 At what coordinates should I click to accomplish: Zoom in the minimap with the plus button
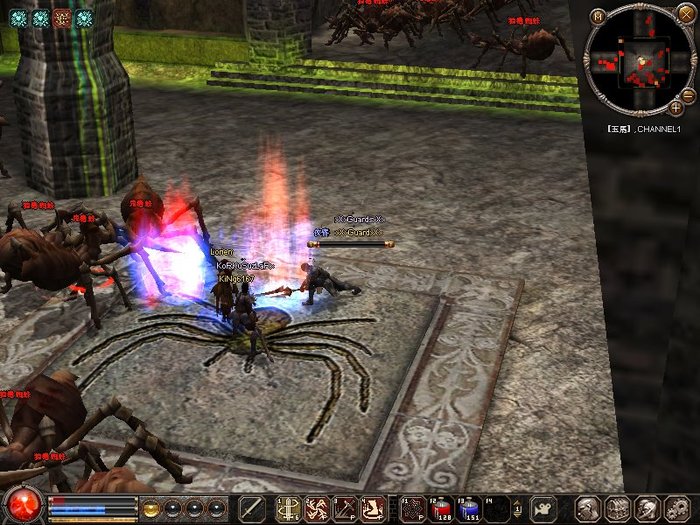(676, 106)
